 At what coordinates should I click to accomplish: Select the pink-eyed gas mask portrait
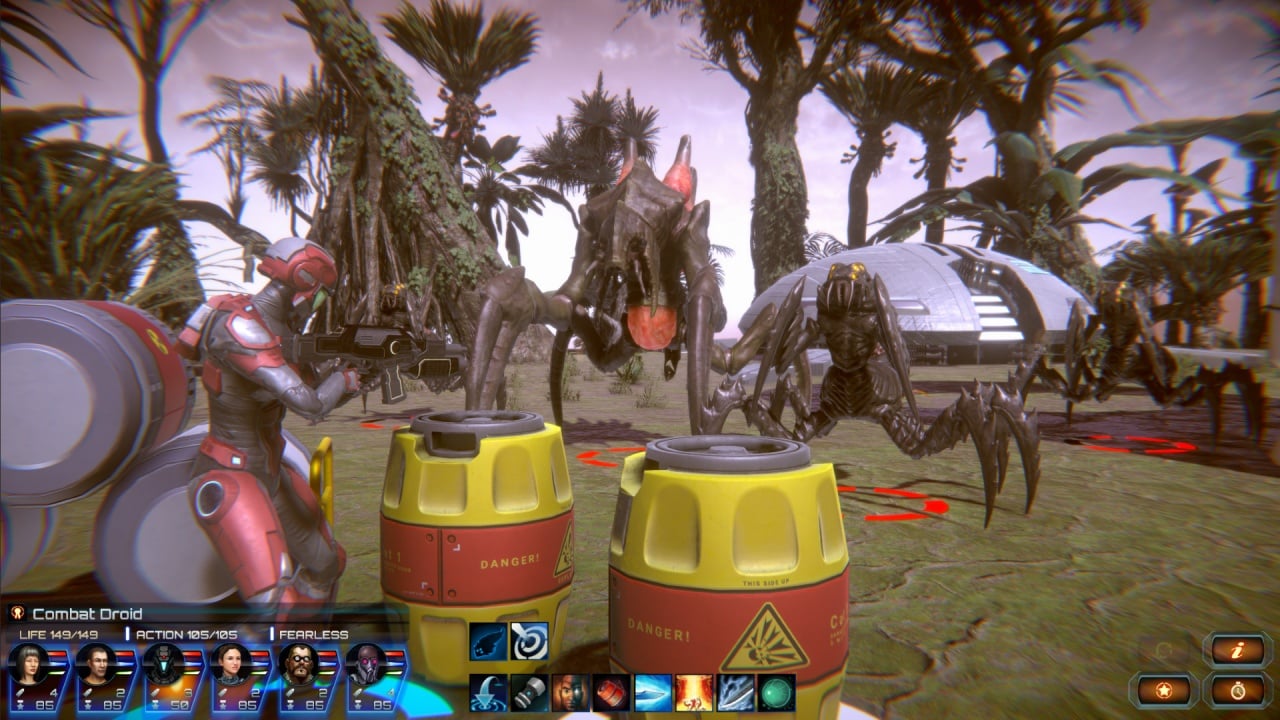click(x=365, y=663)
